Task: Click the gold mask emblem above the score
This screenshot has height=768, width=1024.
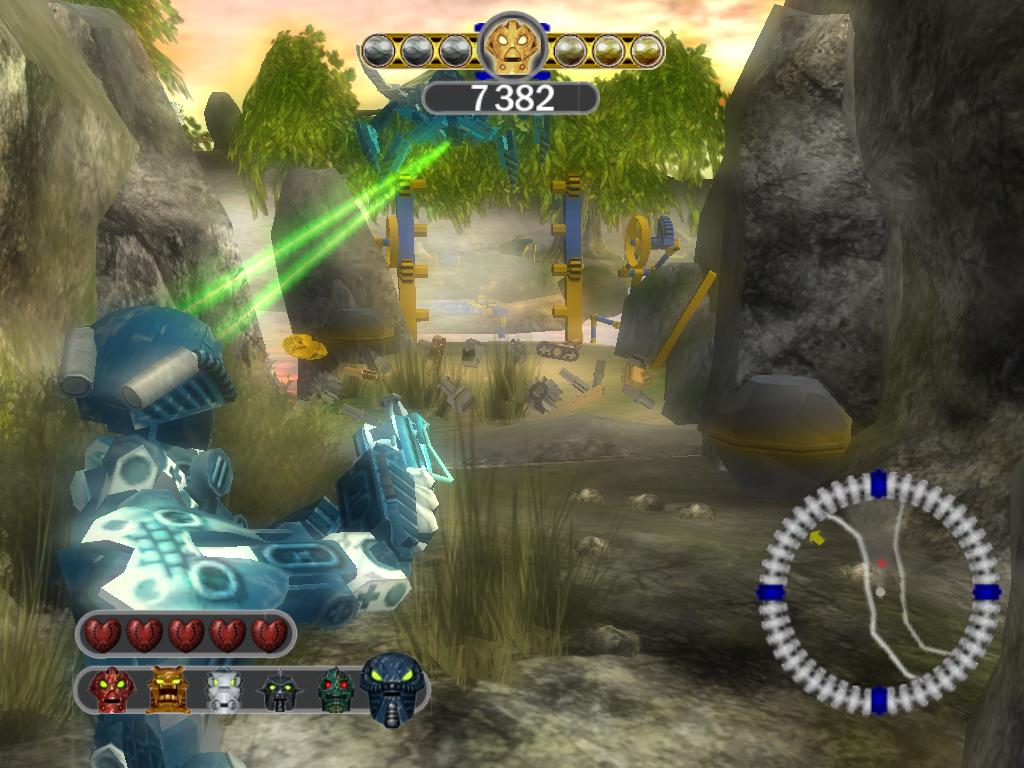Action: pos(513,45)
